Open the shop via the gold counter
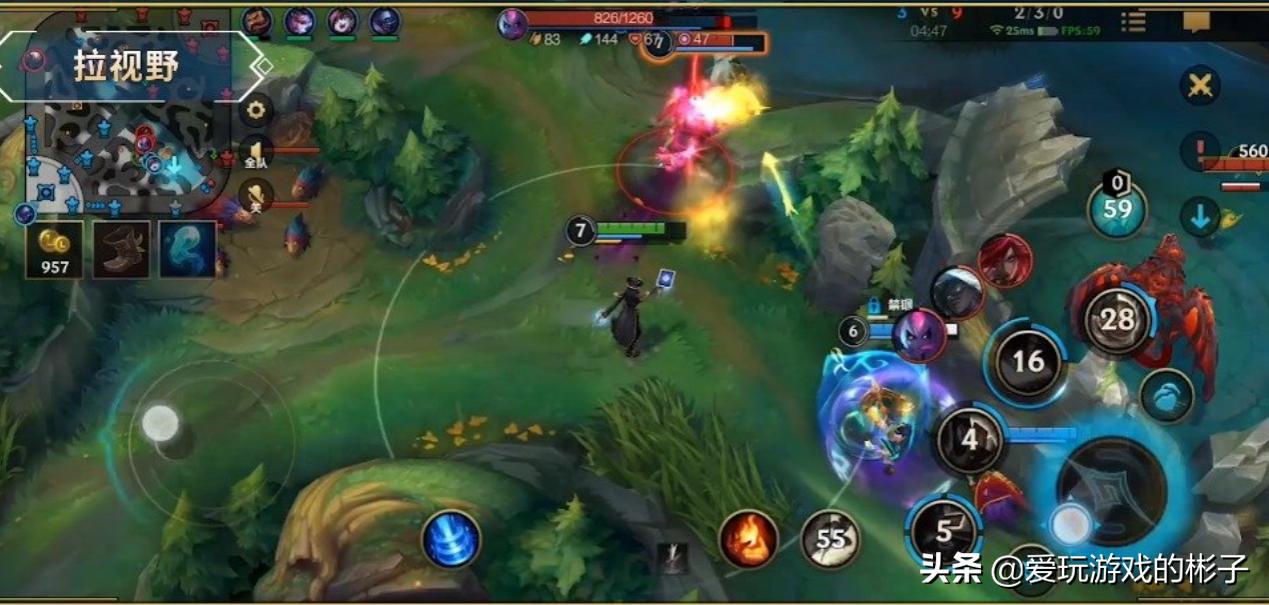The height and width of the screenshot is (605, 1269). pyautogui.click(x=54, y=250)
